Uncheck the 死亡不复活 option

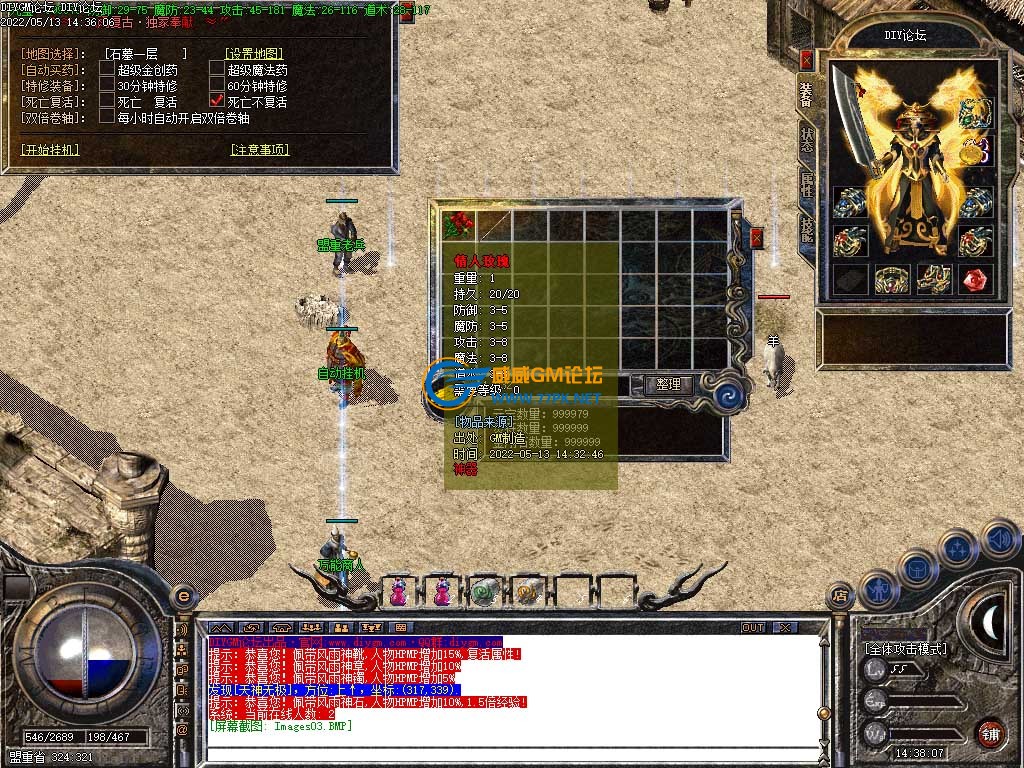pyautogui.click(x=217, y=102)
